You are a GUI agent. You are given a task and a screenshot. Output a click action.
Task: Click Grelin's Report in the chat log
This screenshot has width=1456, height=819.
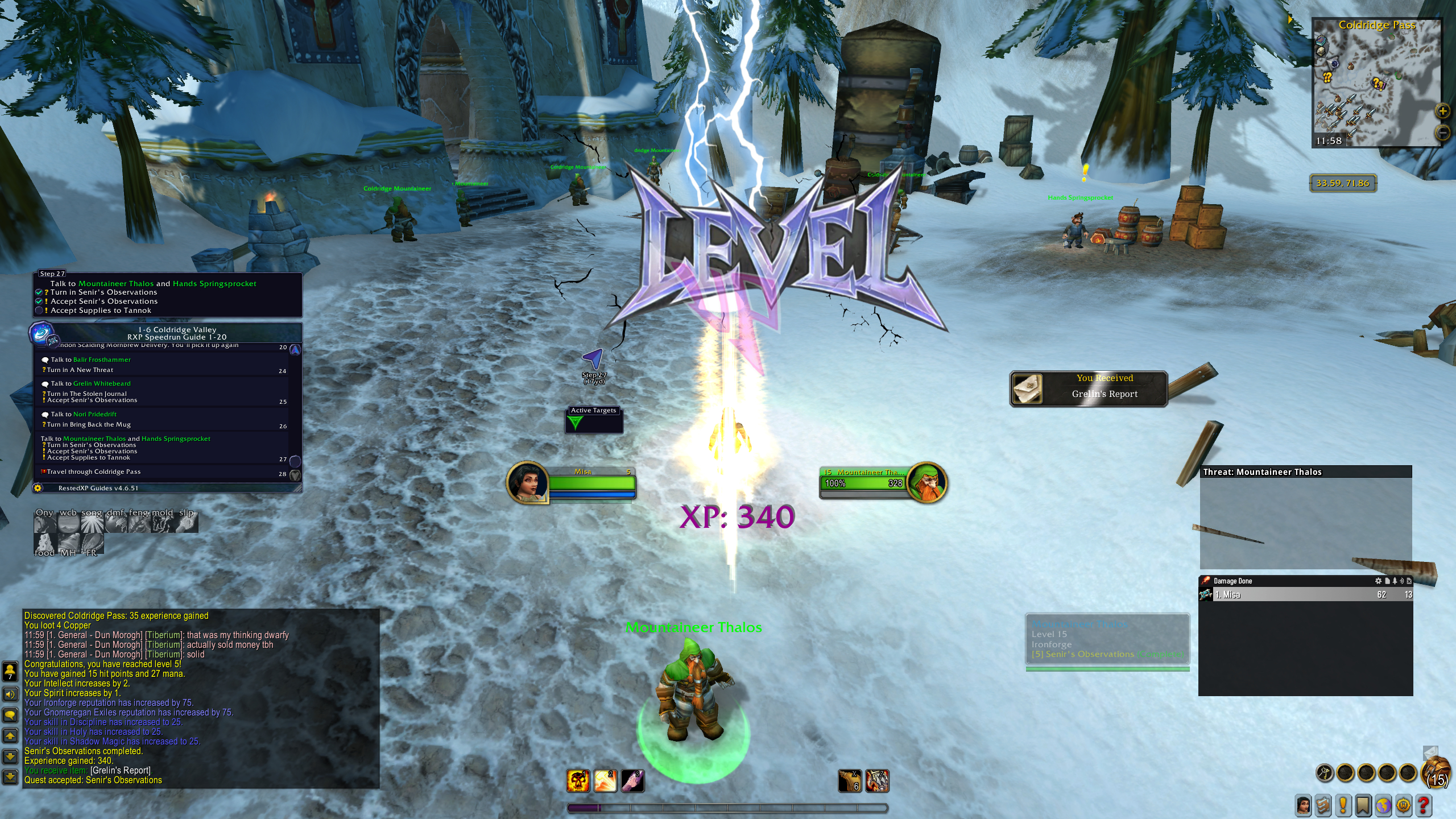tap(121, 771)
